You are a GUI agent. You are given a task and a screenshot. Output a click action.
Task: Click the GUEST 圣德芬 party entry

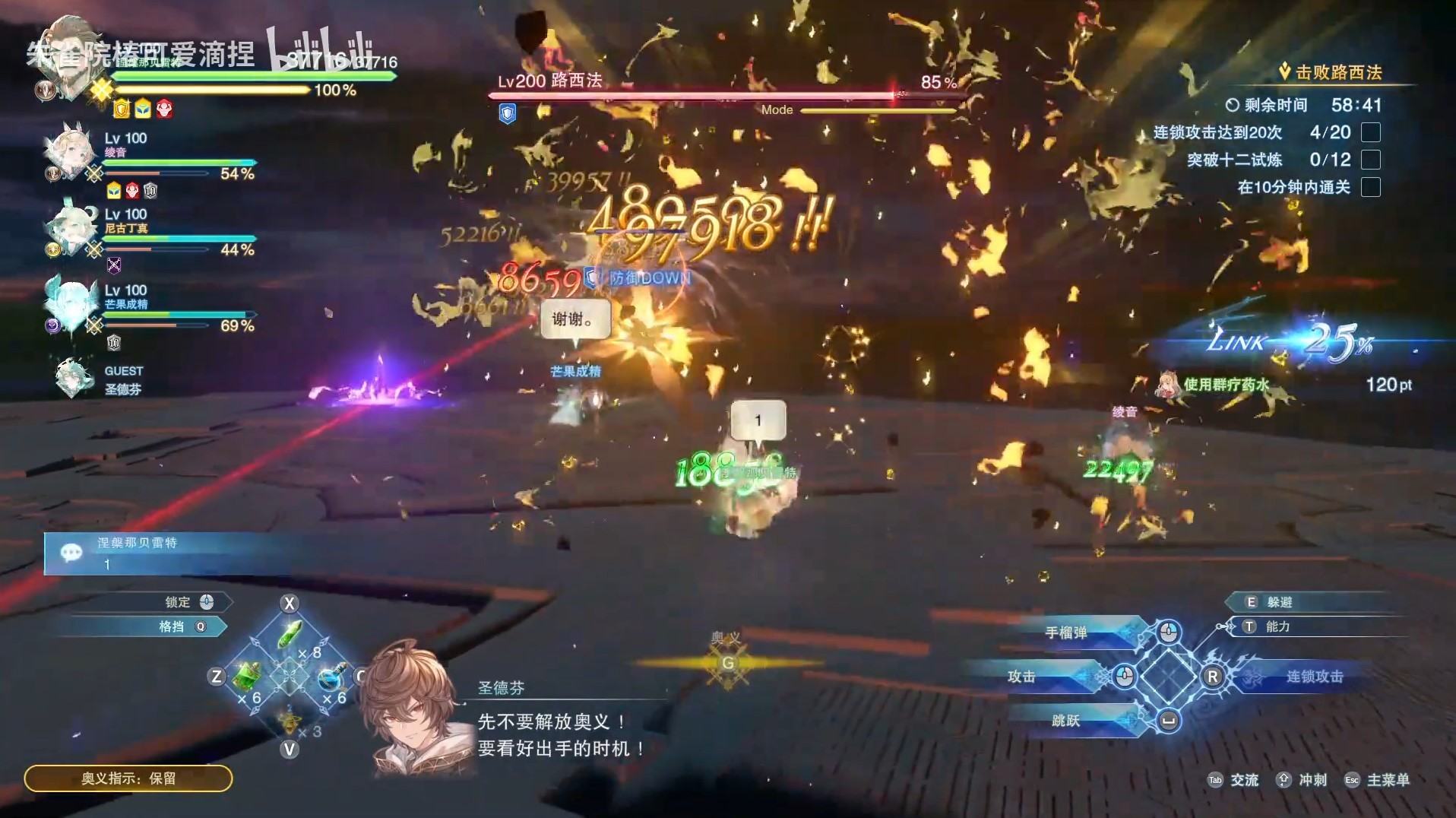click(x=99, y=379)
